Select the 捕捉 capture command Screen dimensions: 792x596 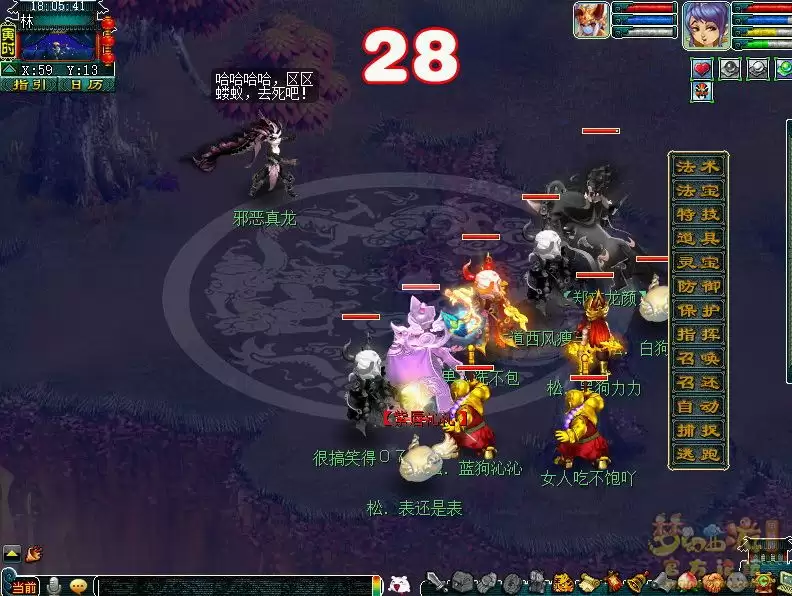(698, 430)
